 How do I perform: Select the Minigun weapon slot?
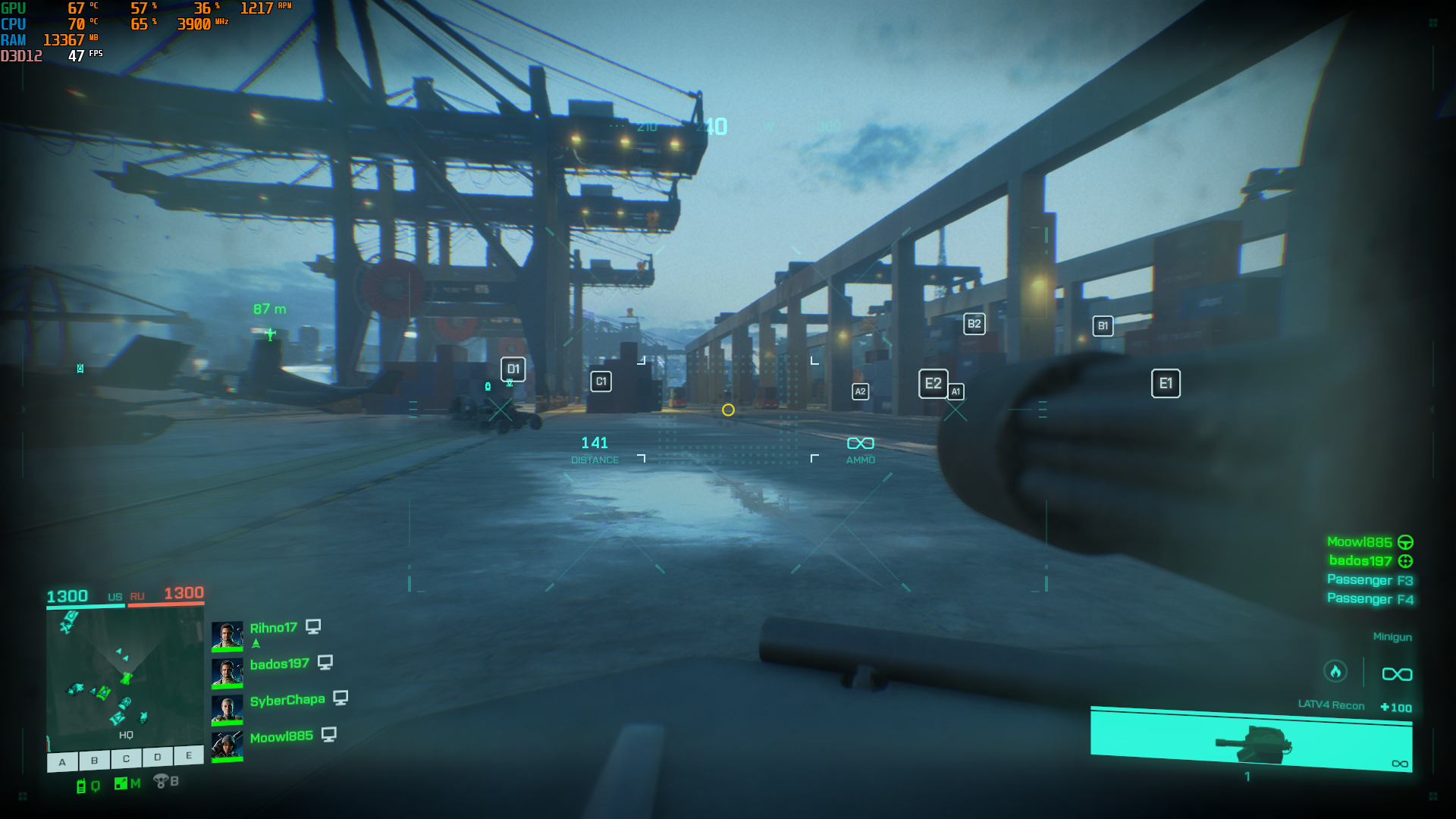(1392, 637)
